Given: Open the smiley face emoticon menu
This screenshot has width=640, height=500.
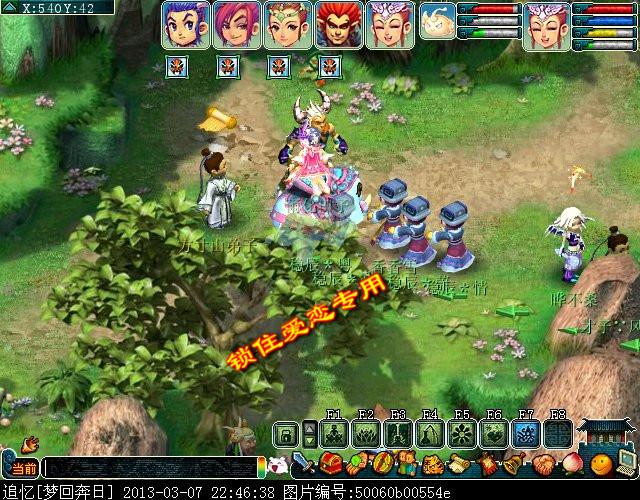Looking at the screenshot, I should 600,465.
